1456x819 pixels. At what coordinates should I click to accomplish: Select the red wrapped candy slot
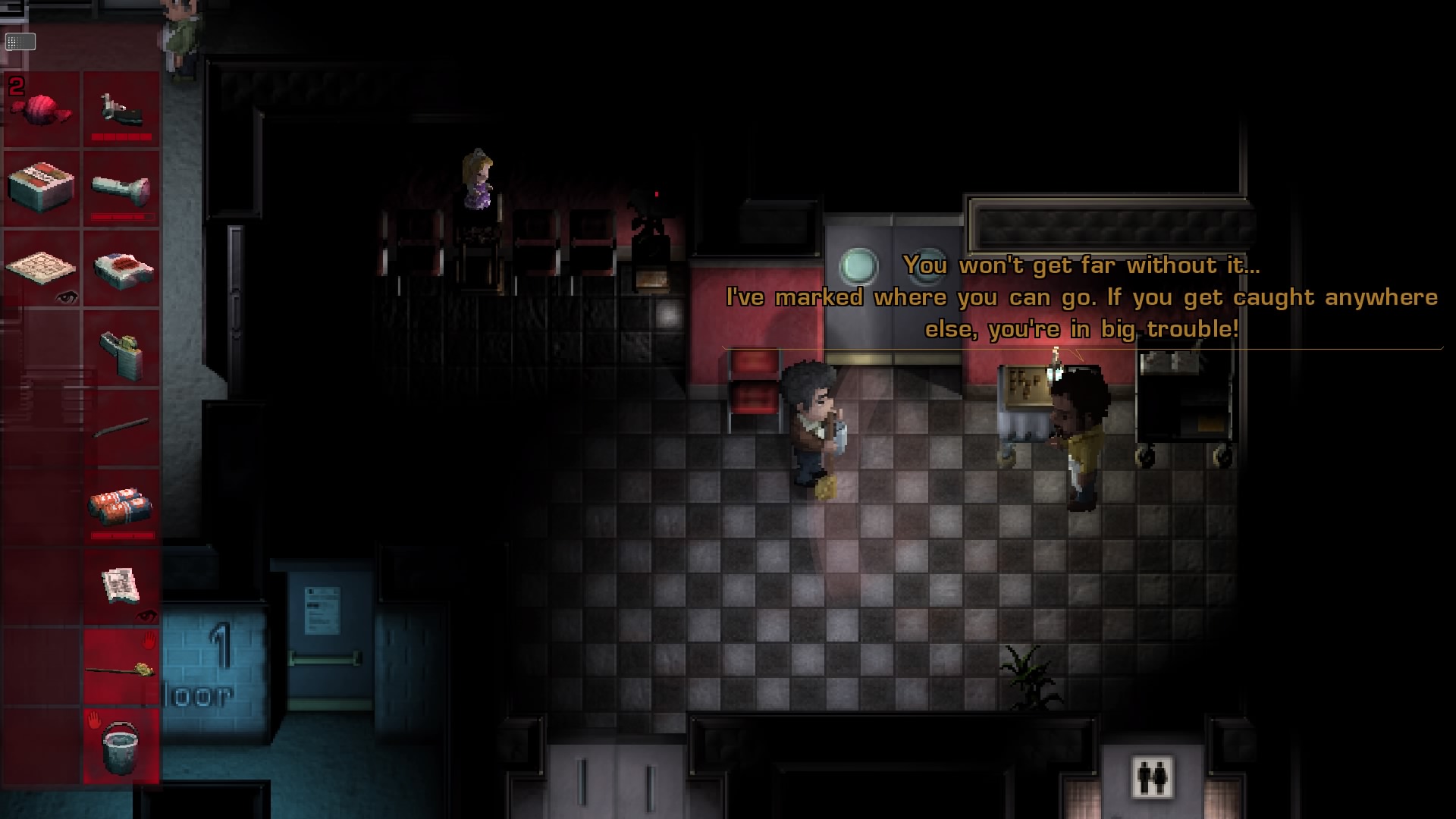coord(41,111)
